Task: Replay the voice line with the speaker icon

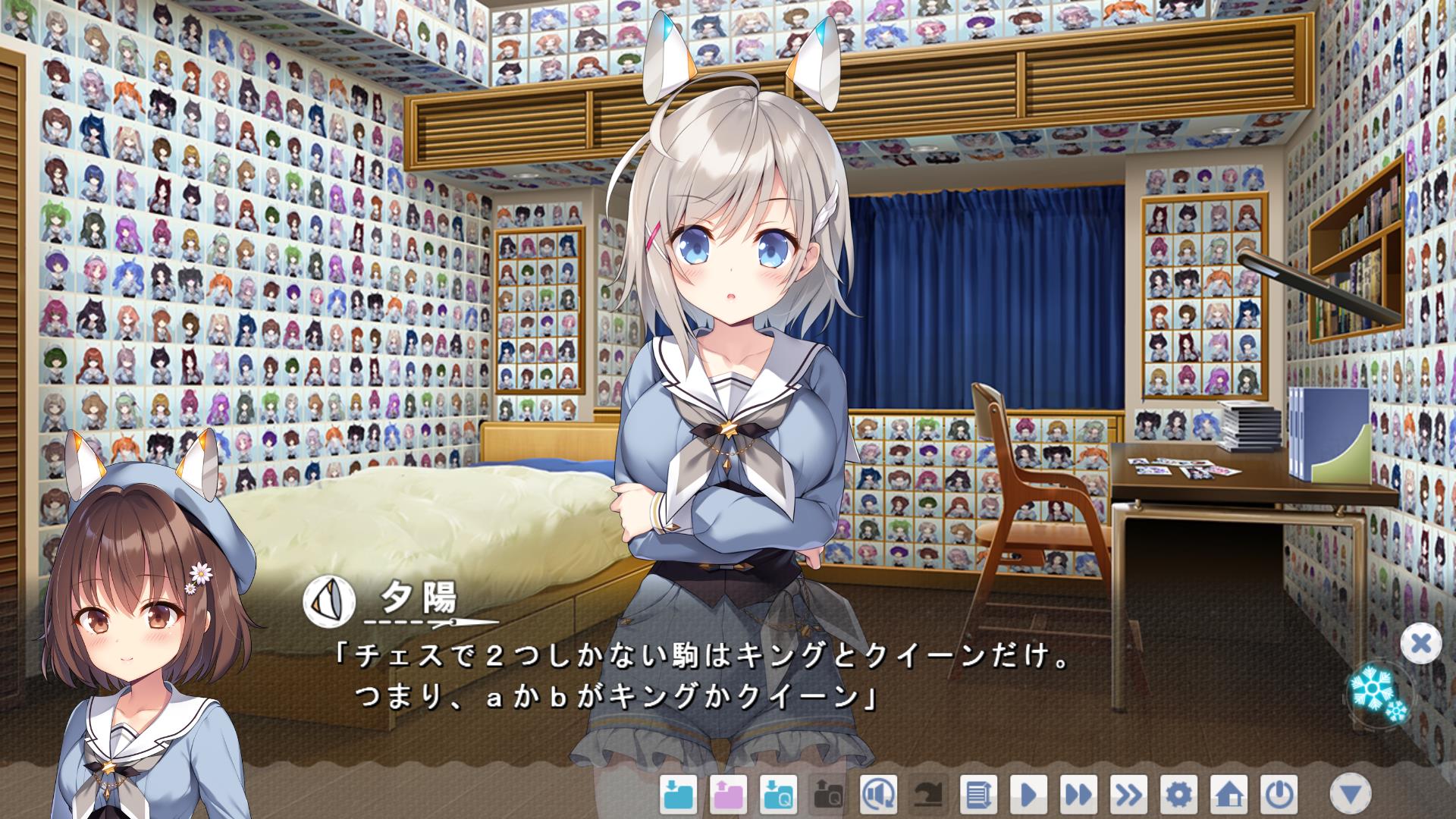Action: point(878,795)
